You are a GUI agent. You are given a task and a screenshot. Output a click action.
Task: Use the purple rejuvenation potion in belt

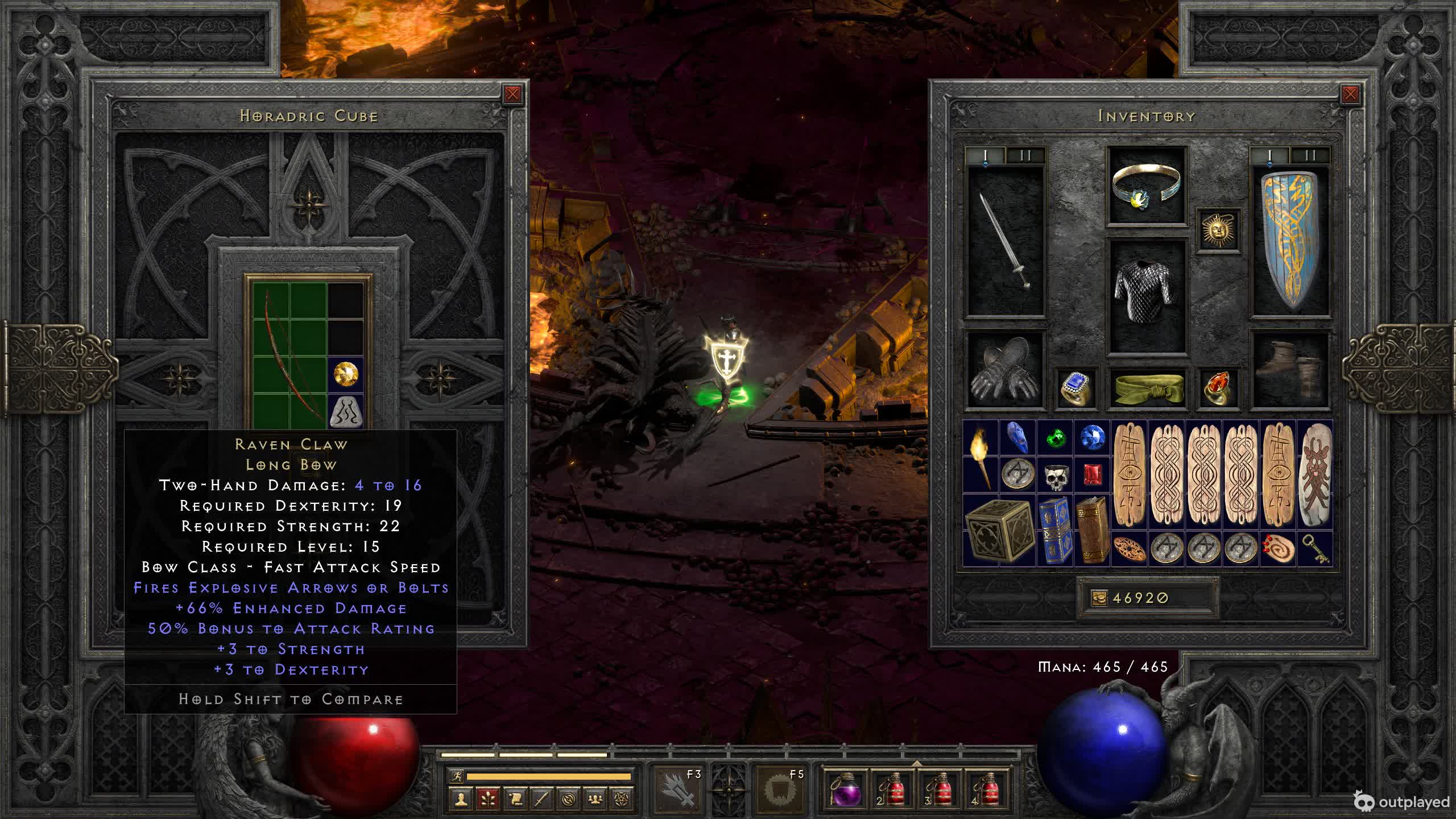[x=845, y=788]
